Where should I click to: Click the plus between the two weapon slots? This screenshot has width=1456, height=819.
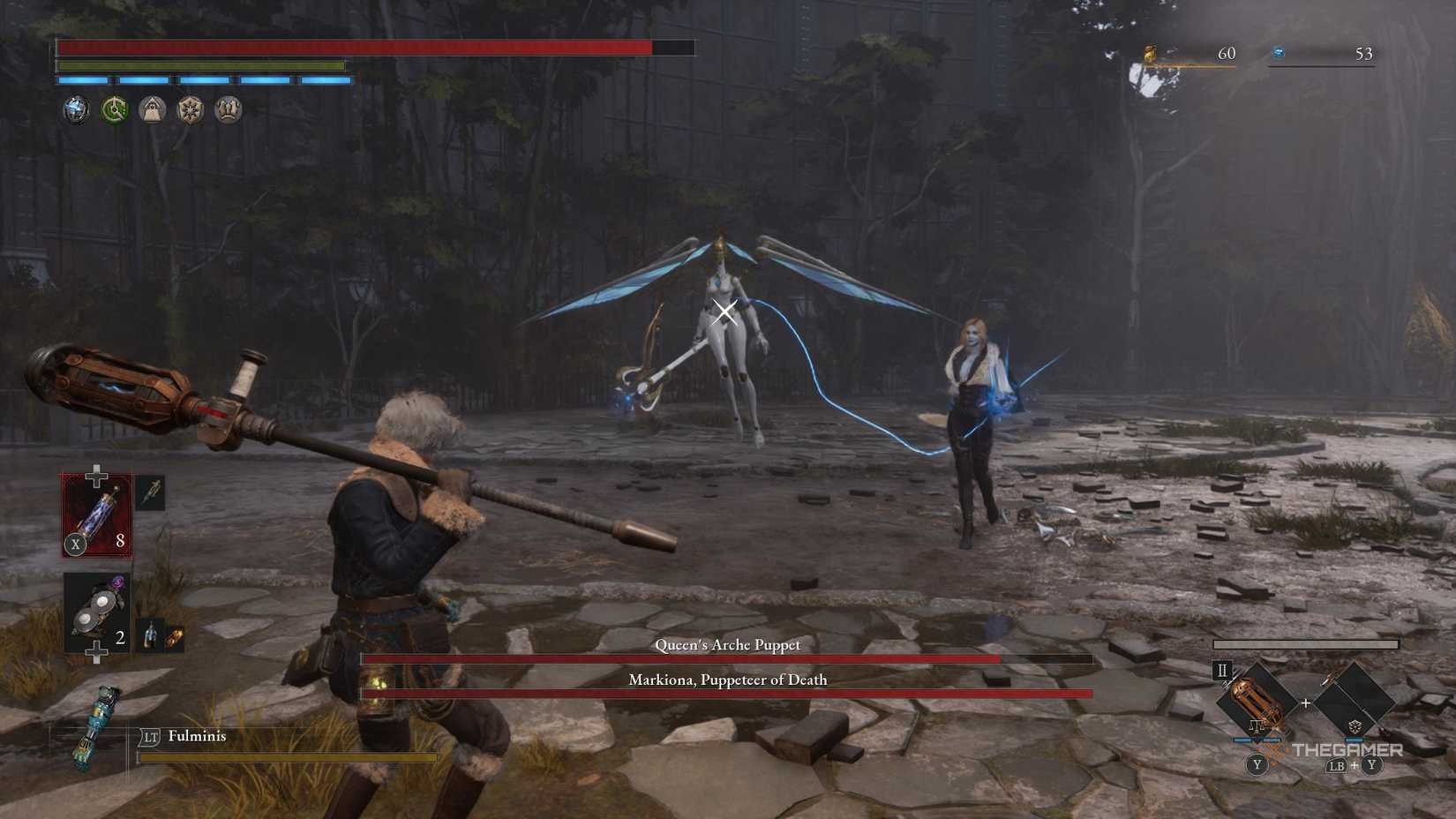point(1305,703)
